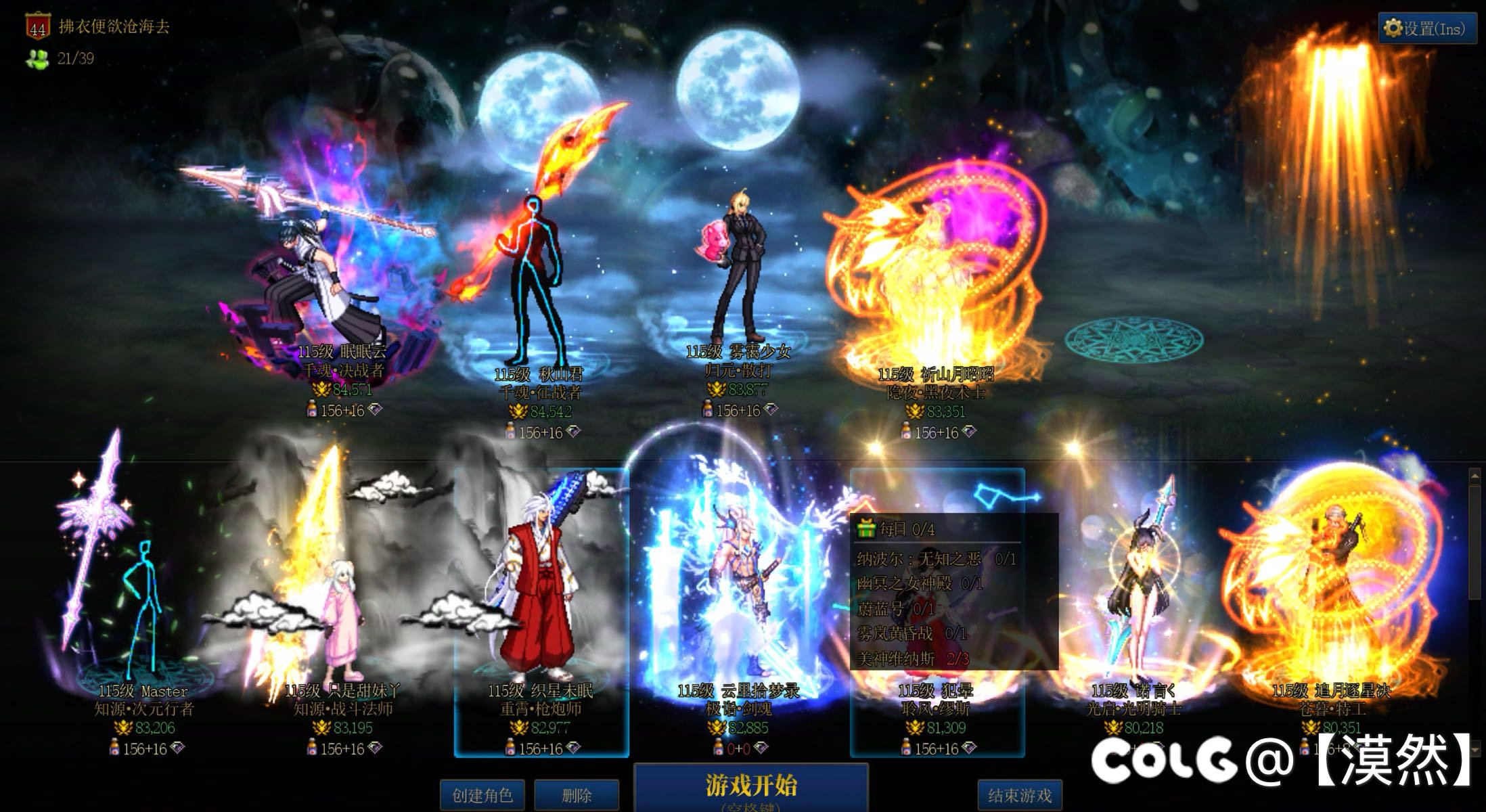Select the character 犯晕
1486x812 pixels.
coord(937,697)
